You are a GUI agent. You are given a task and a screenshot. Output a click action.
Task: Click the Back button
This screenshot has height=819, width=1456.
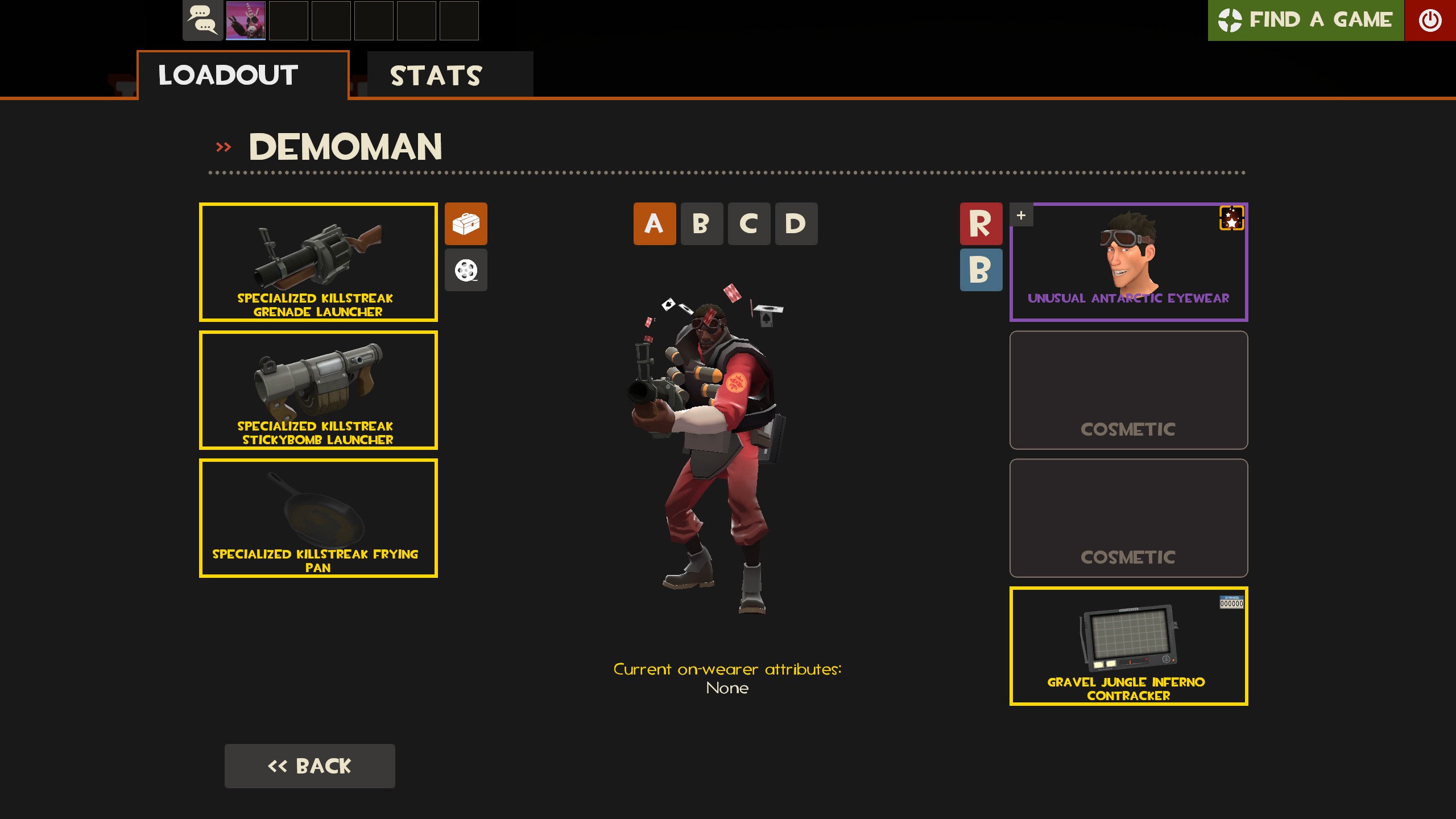coord(309,766)
